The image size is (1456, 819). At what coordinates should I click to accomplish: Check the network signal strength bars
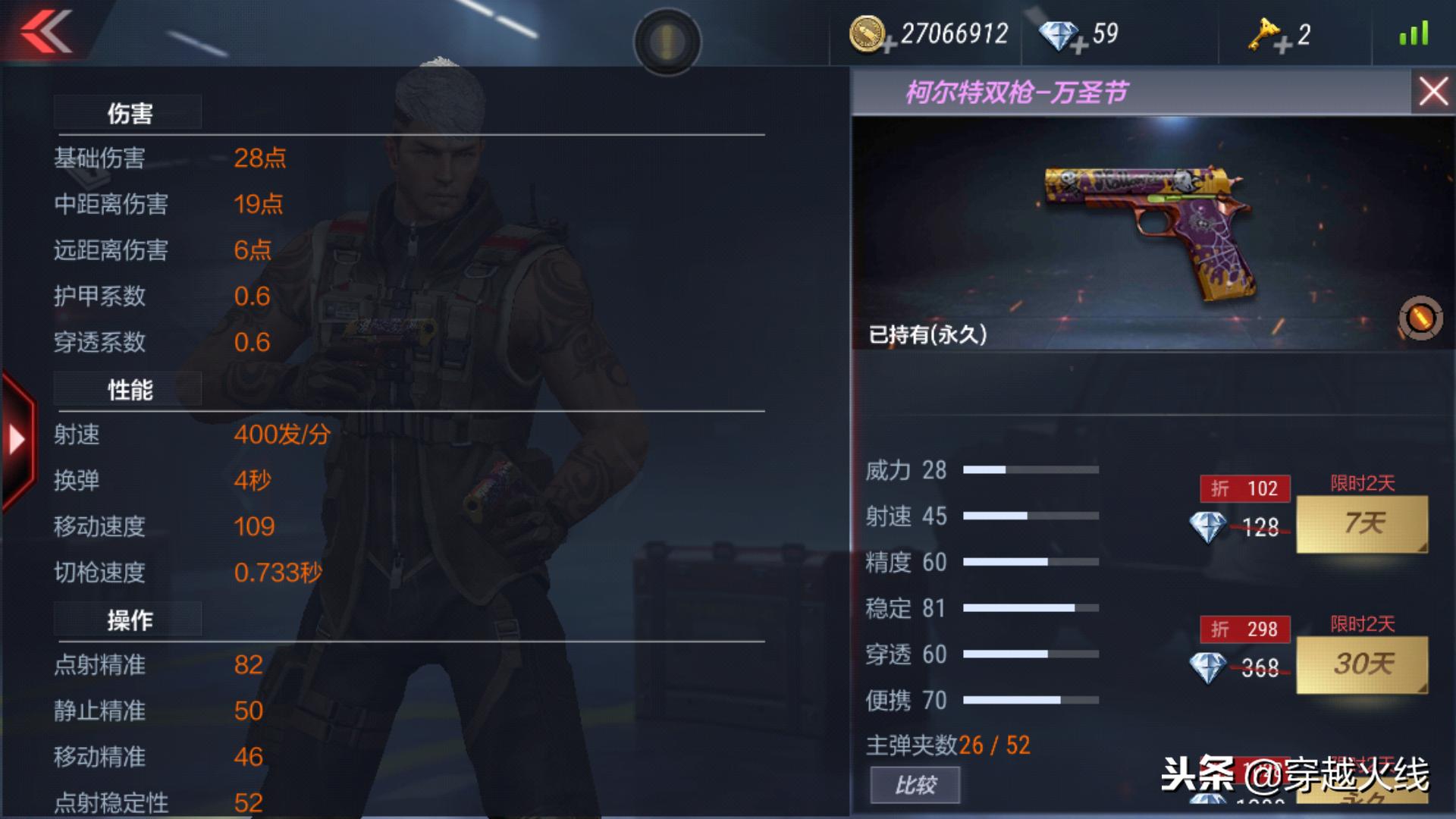1415,34
